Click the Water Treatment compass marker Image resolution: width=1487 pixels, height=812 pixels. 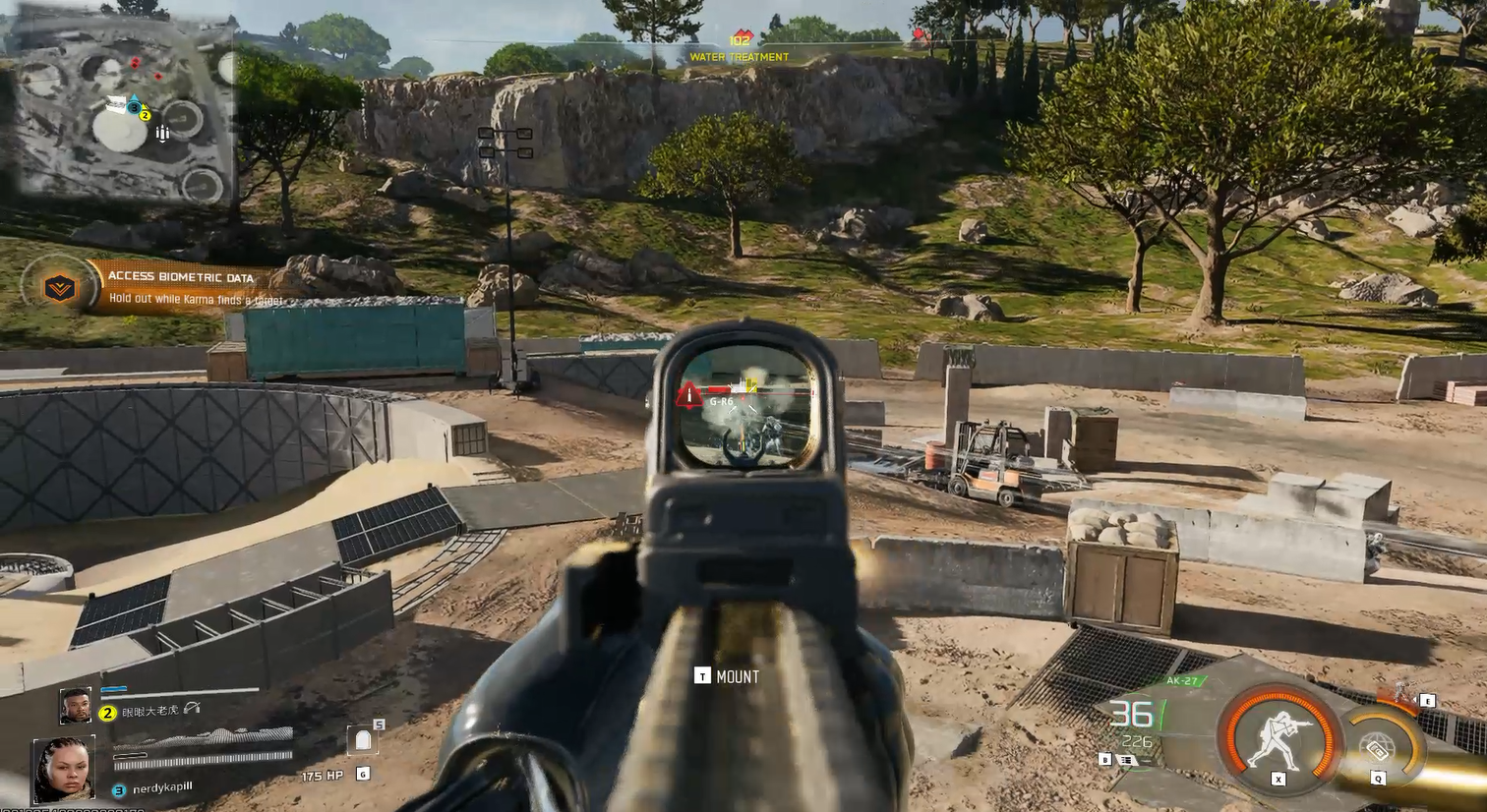pyautogui.click(x=740, y=47)
